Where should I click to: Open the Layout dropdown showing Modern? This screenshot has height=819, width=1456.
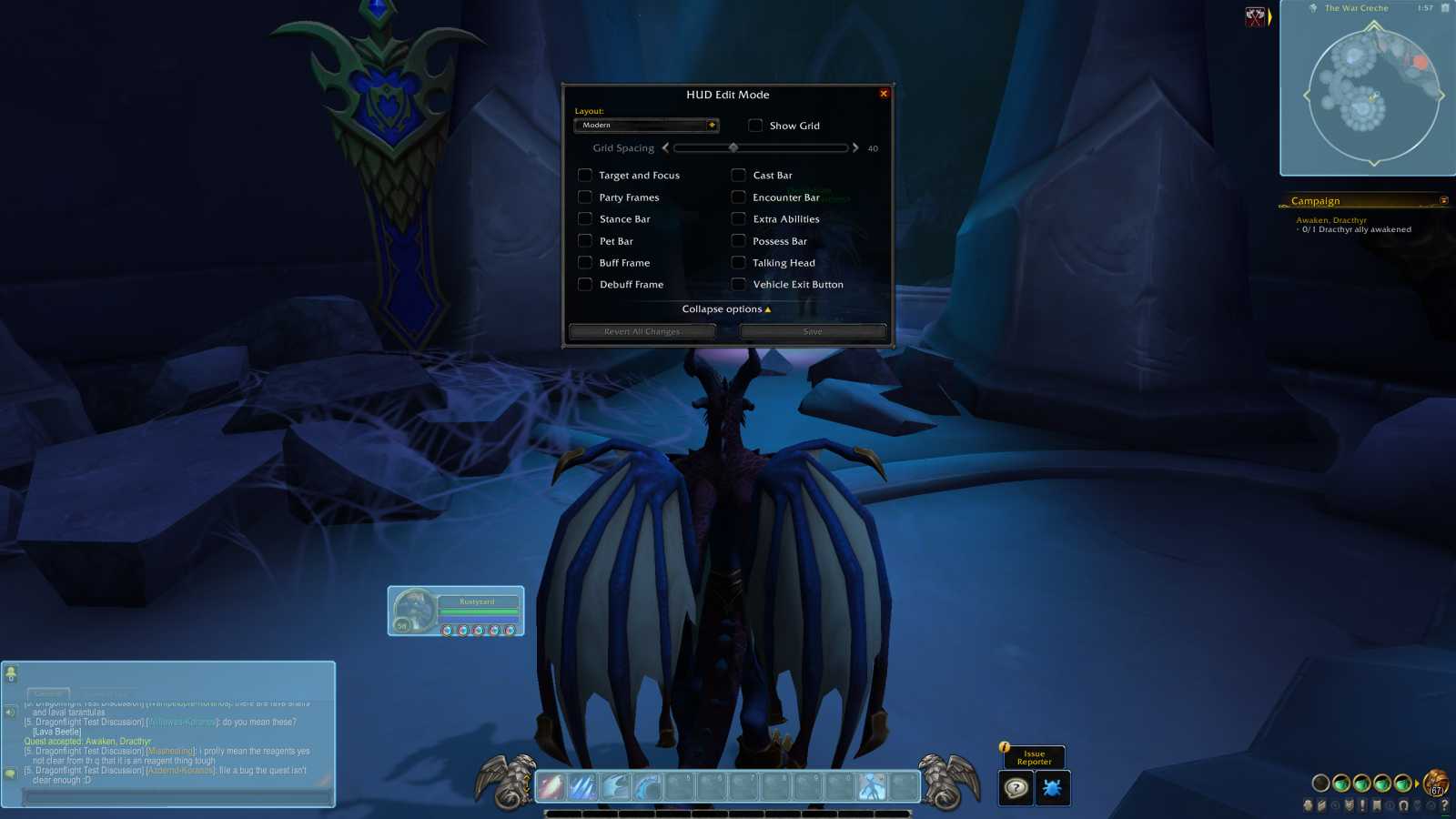[646, 125]
